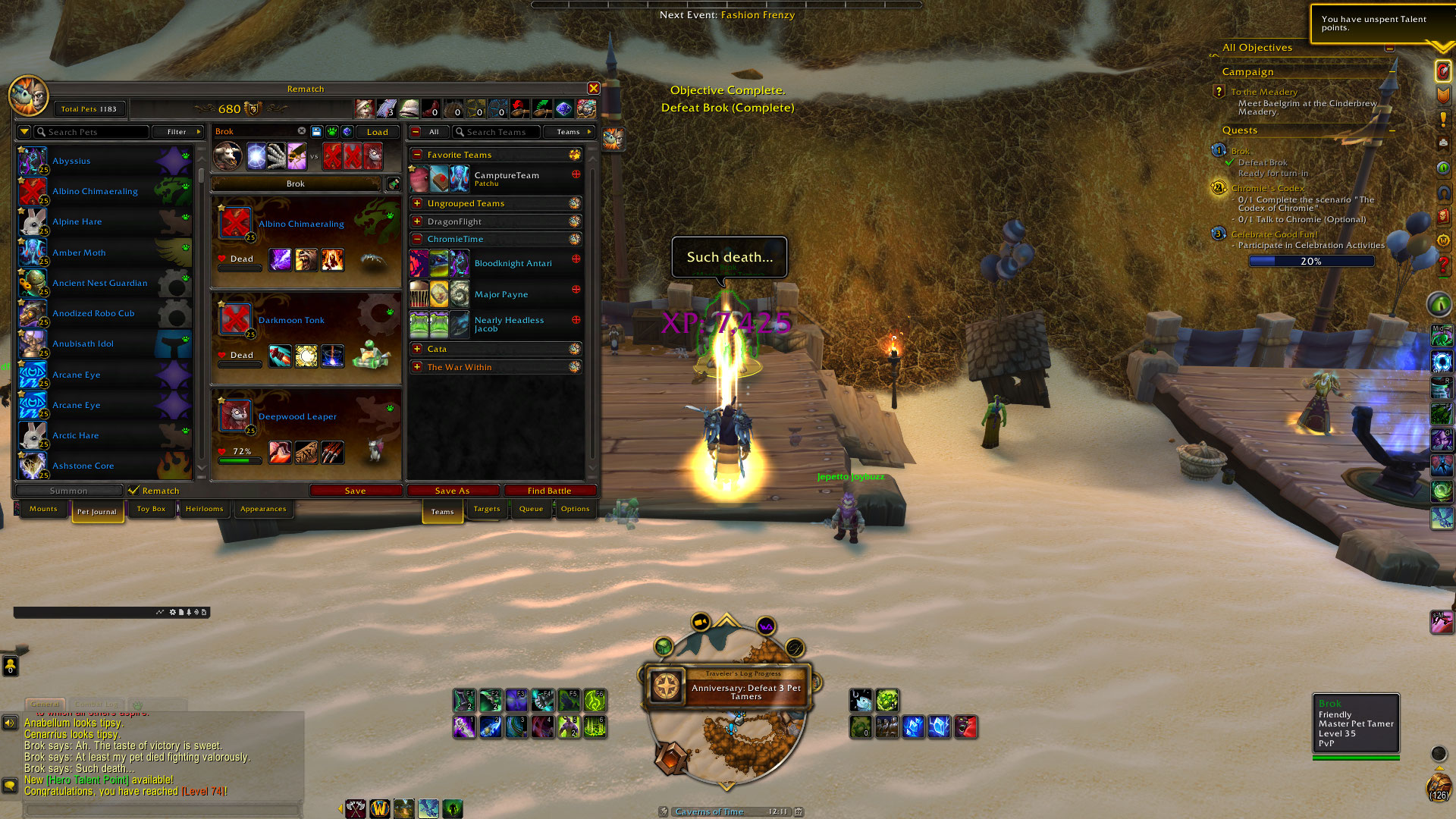Open the Rematch Options tab

click(575, 509)
